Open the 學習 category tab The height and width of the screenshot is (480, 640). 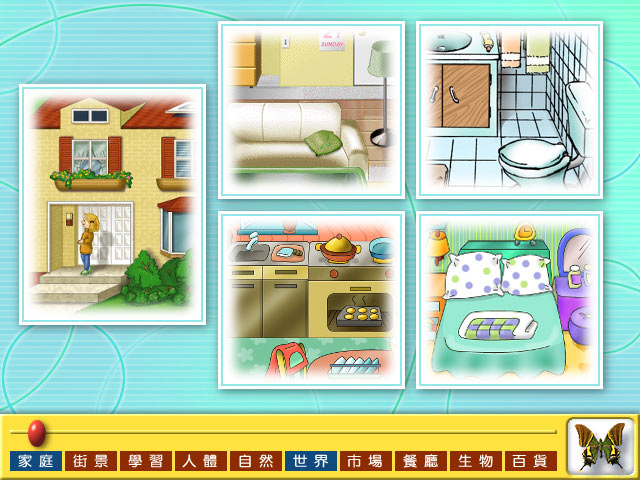tap(146, 461)
